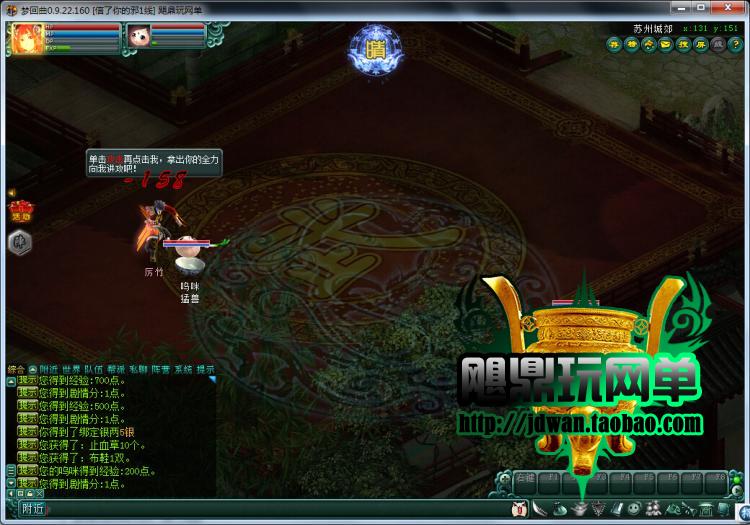Select the 私聊 (Private) chat tab
Screen dimensions: 750x525
(x=137, y=369)
